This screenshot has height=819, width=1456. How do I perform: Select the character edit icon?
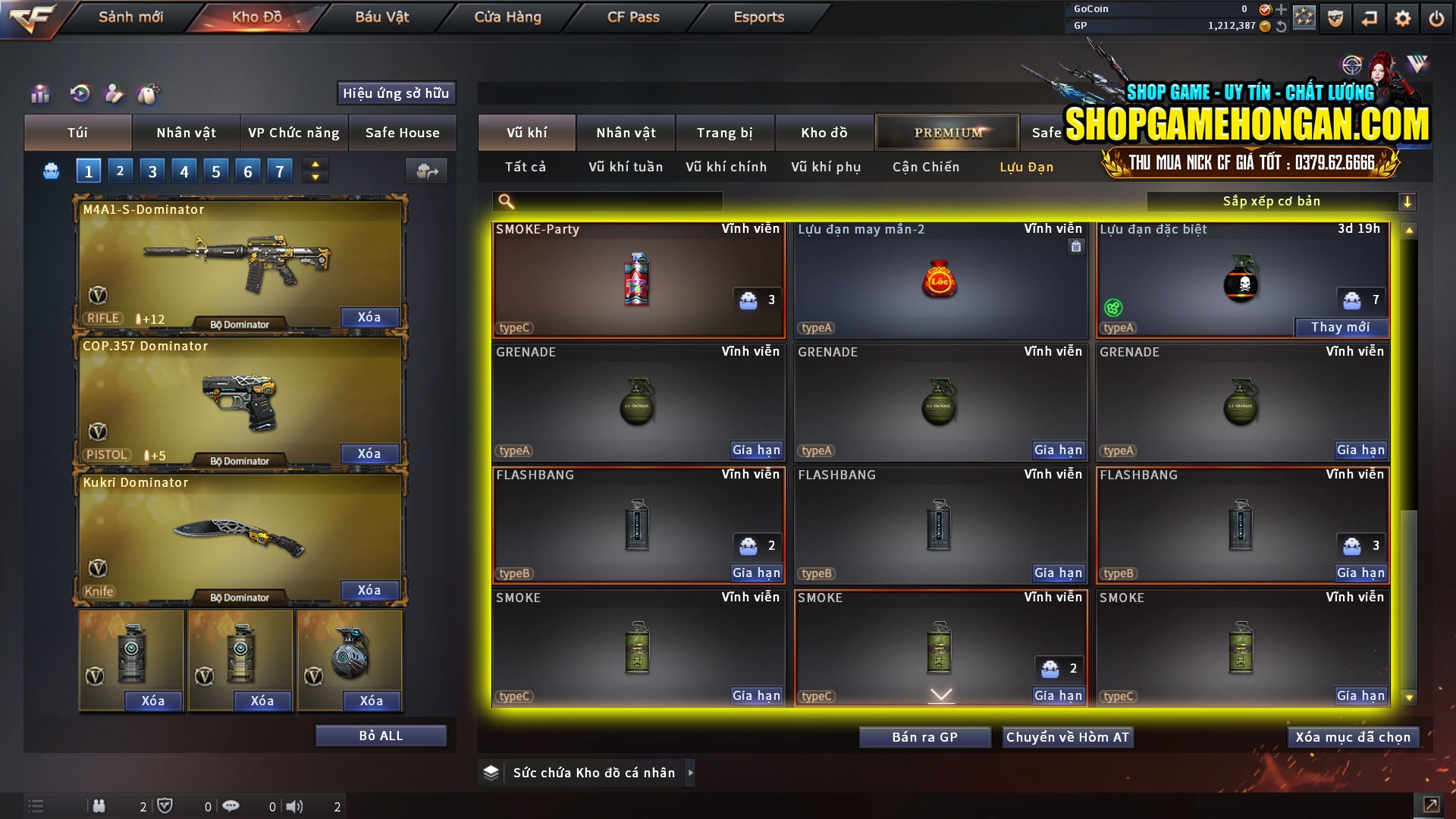tap(114, 93)
